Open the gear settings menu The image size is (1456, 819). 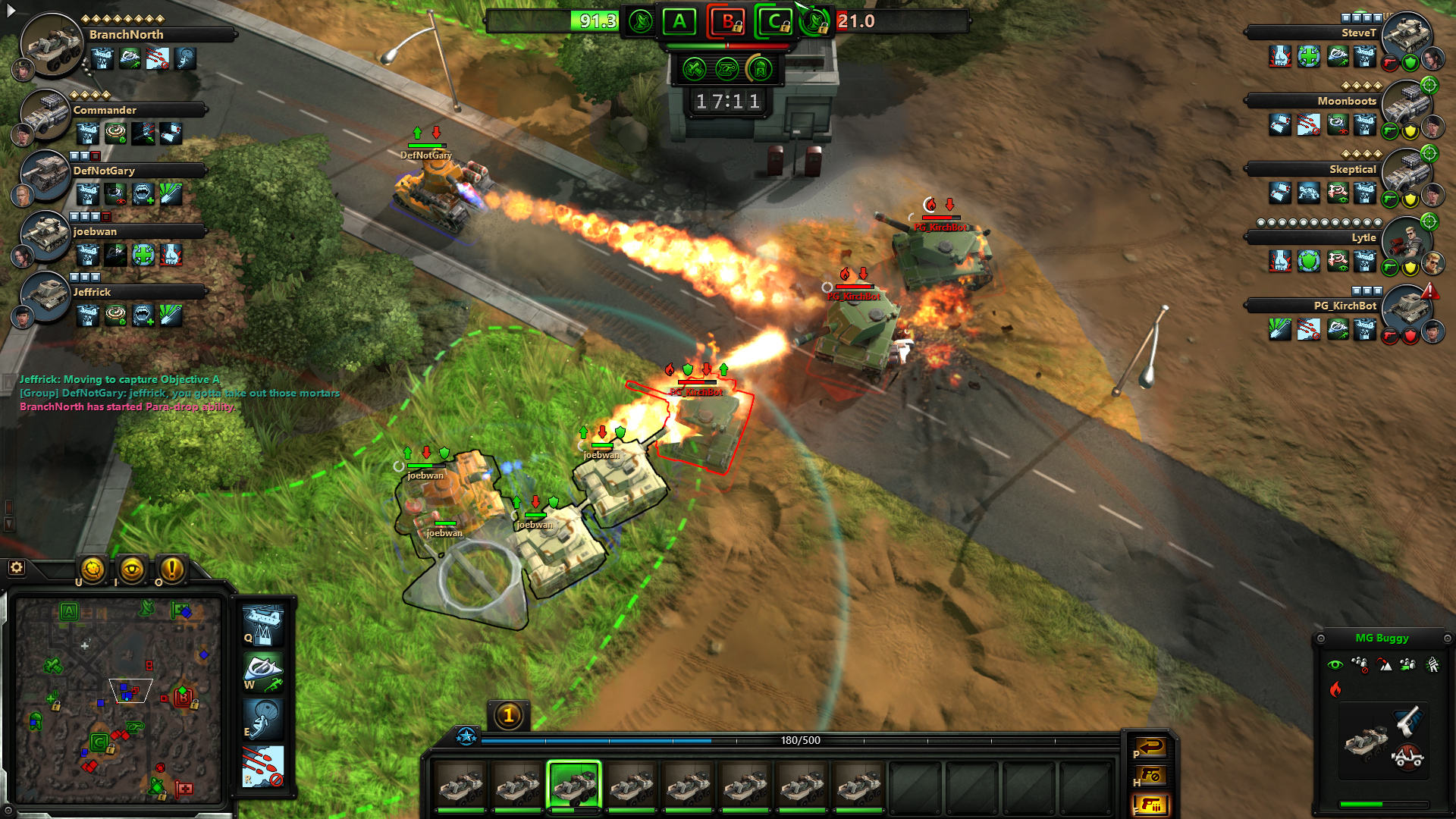[16, 567]
